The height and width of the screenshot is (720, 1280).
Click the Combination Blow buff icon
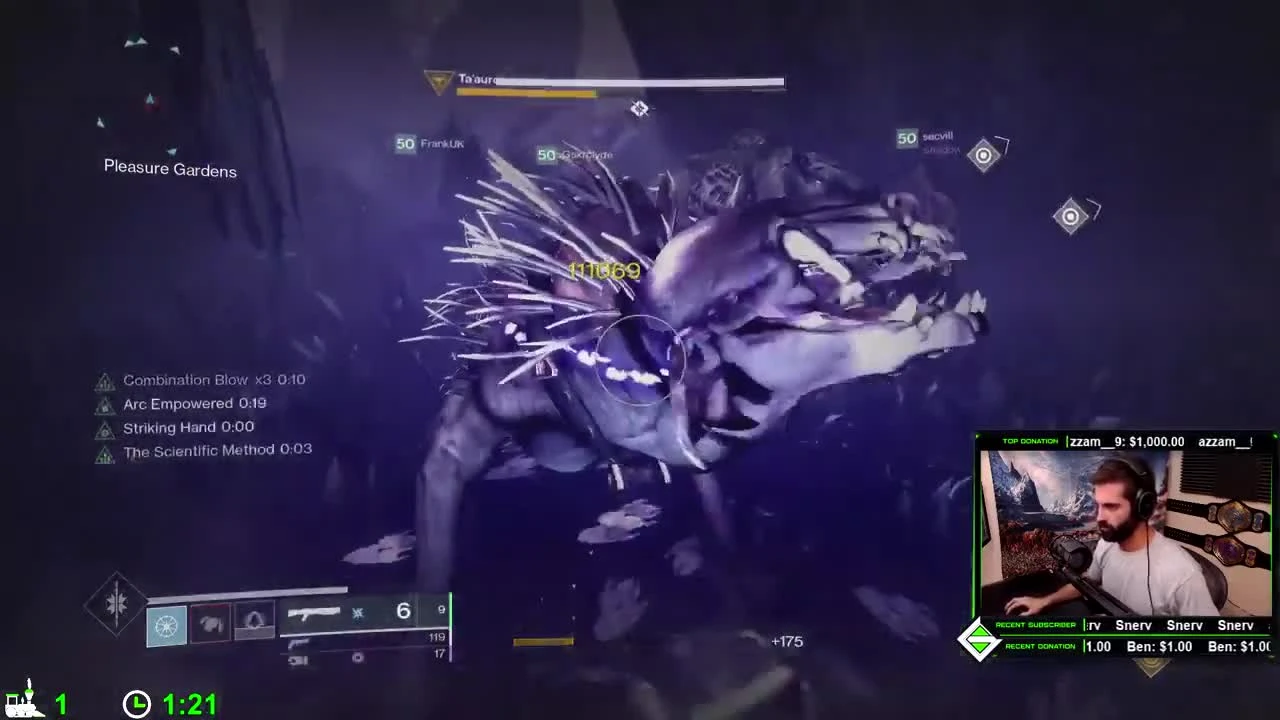tap(105, 380)
